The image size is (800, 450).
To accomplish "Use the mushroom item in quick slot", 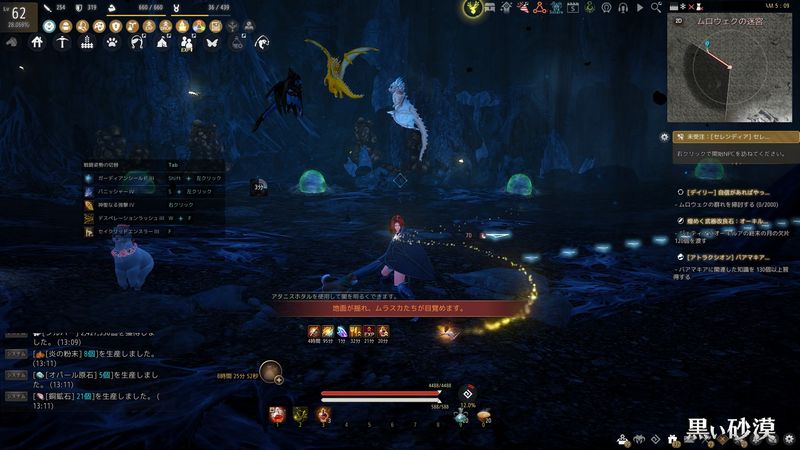I will point(483,413).
